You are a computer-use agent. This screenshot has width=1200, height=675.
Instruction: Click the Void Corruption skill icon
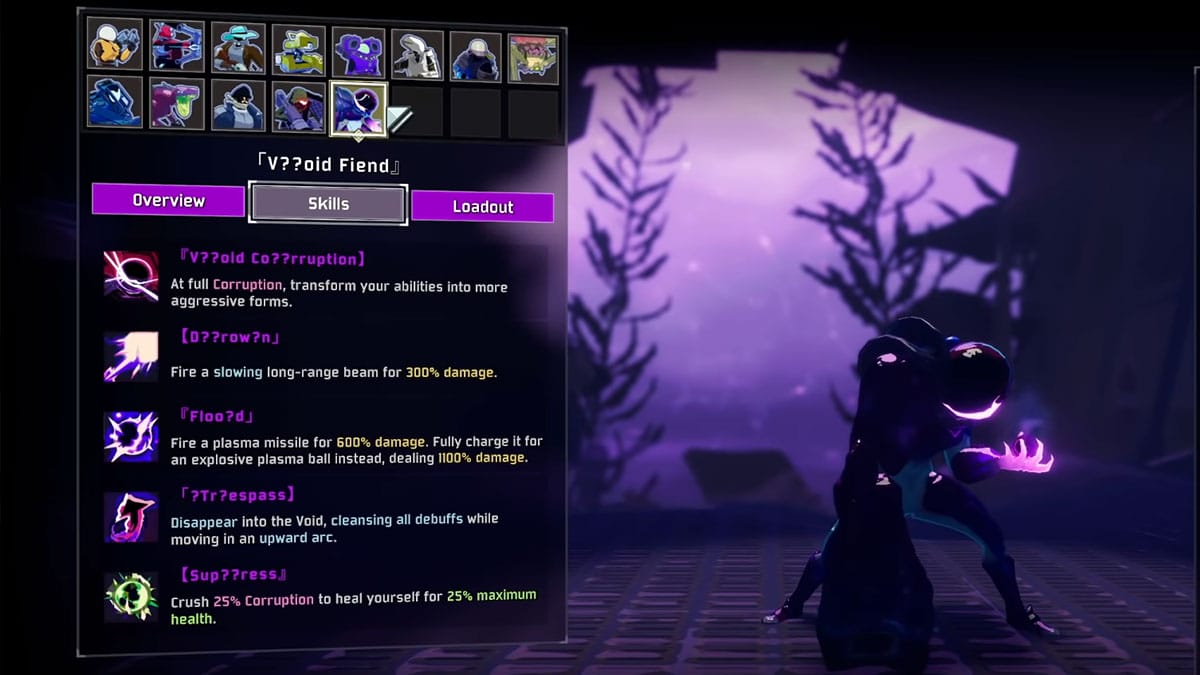[131, 275]
